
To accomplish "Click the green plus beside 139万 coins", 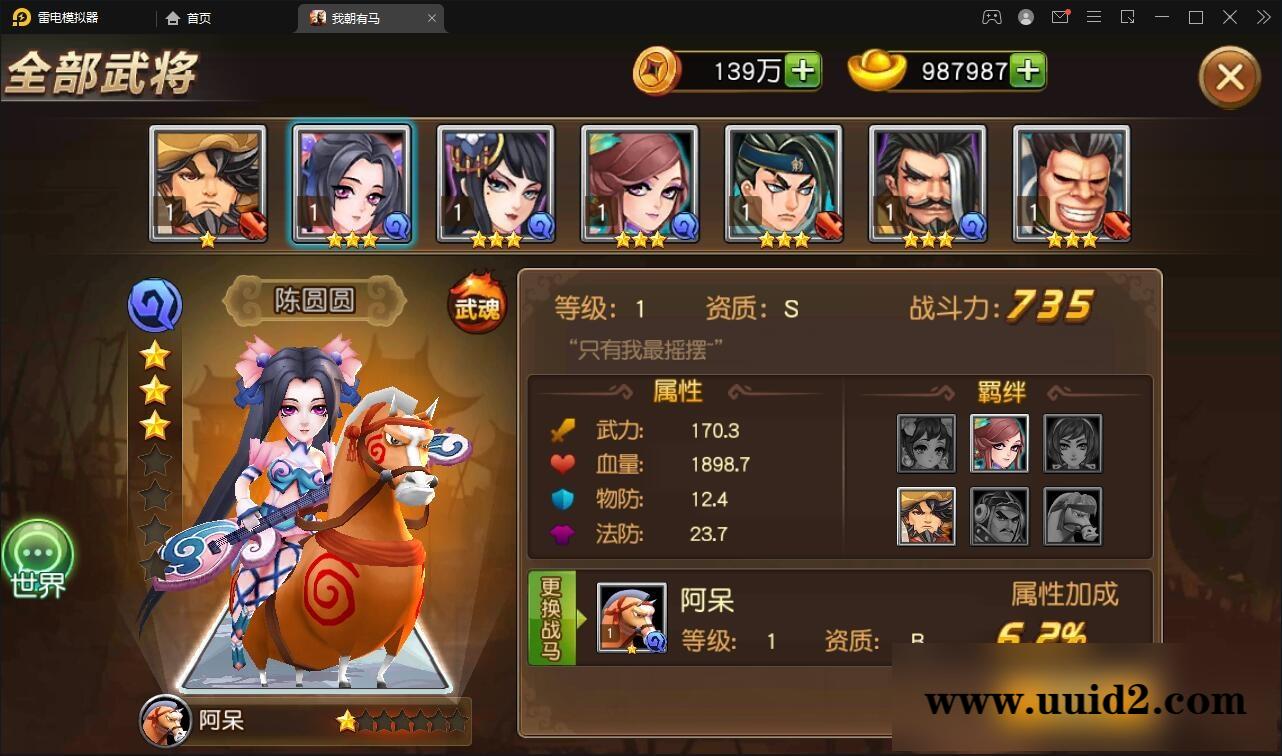I will click(x=804, y=70).
